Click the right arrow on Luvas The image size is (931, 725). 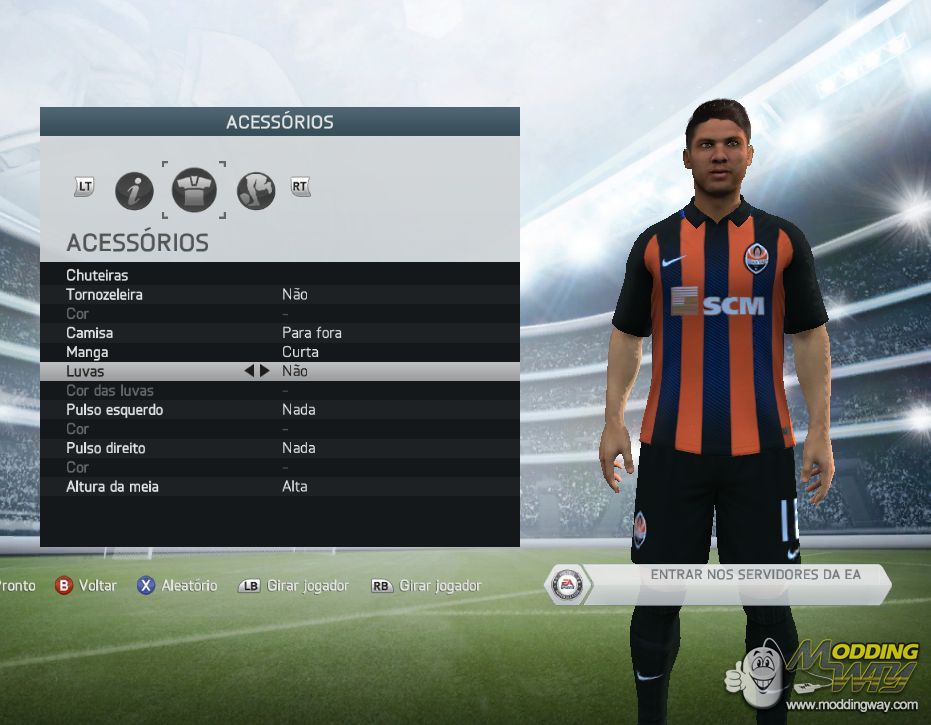pyautogui.click(x=264, y=370)
